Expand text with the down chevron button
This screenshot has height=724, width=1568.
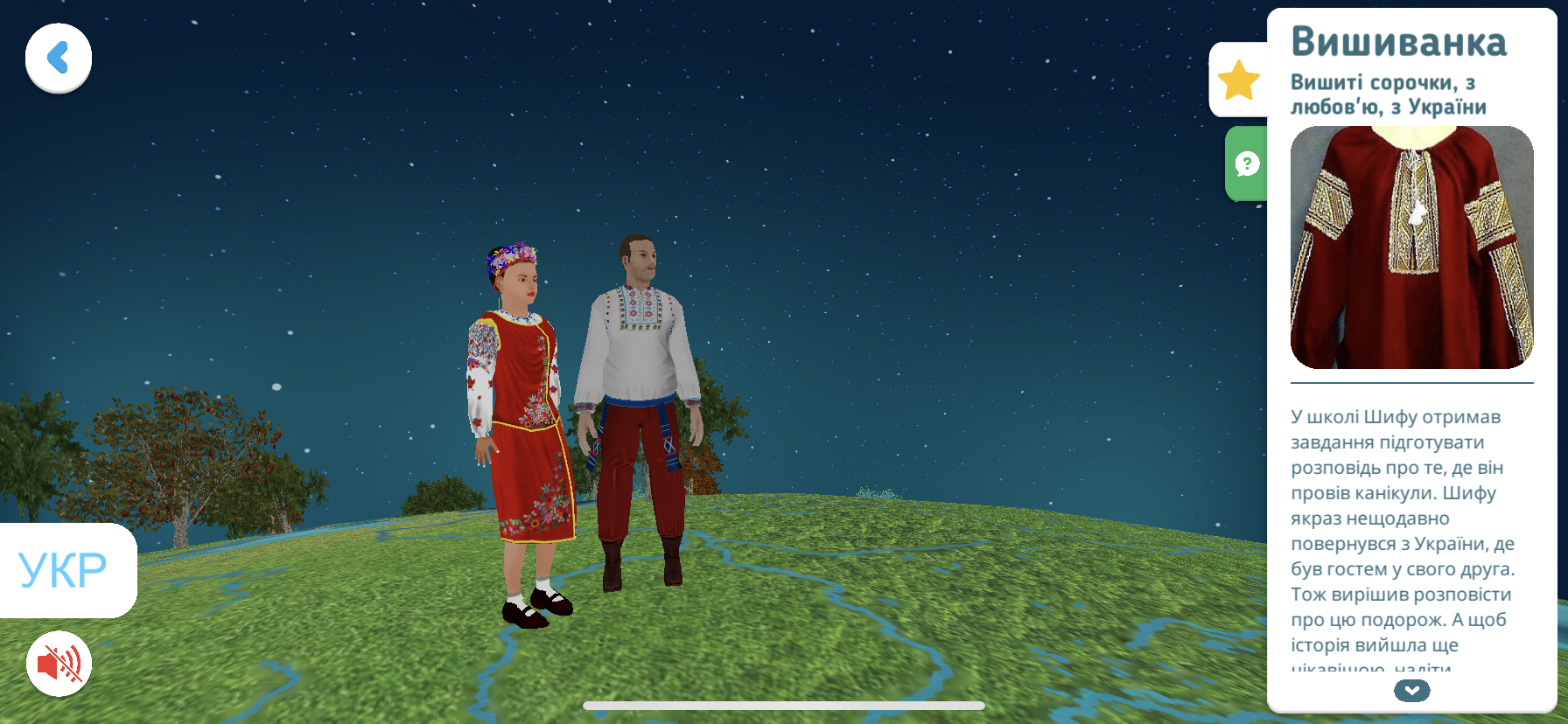point(1411,691)
